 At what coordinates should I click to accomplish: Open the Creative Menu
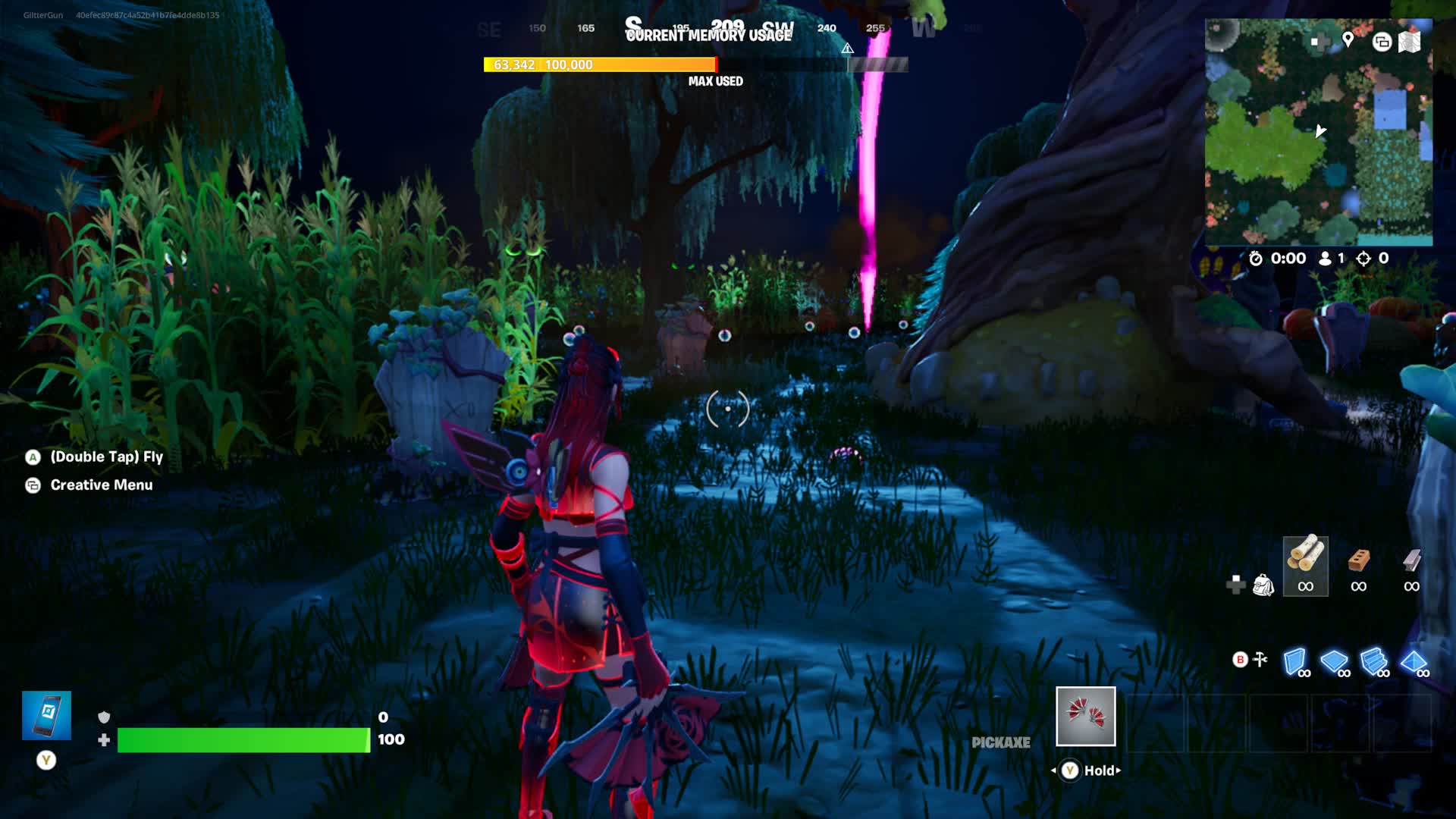point(101,485)
